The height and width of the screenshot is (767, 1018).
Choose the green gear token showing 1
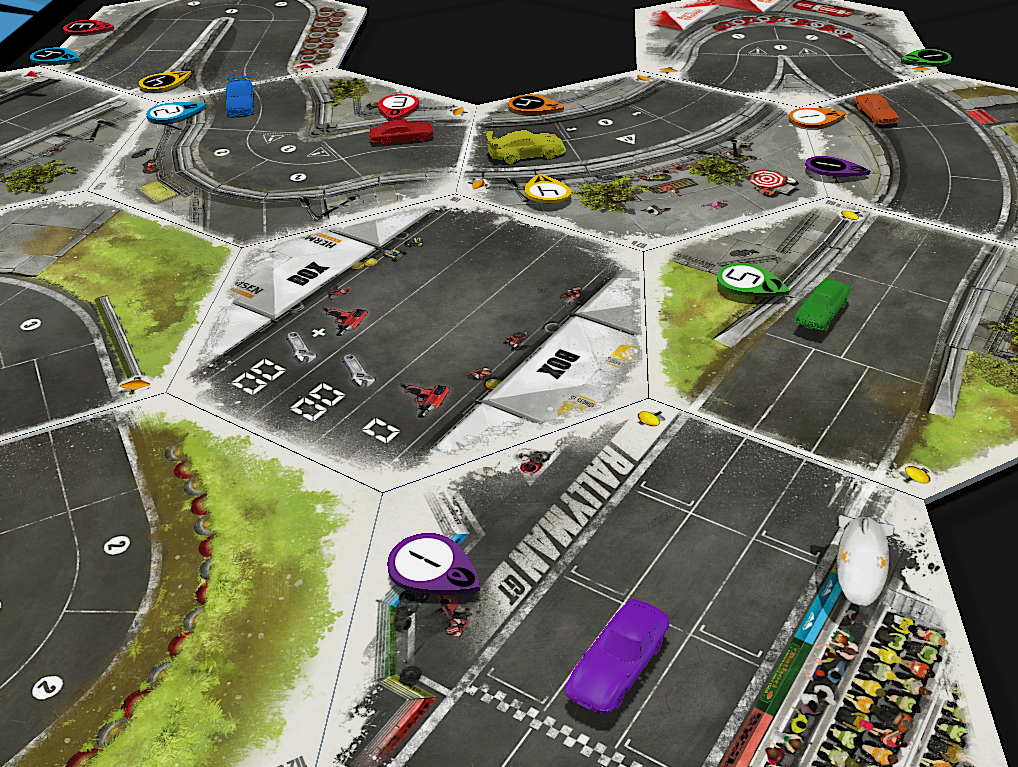click(x=928, y=56)
